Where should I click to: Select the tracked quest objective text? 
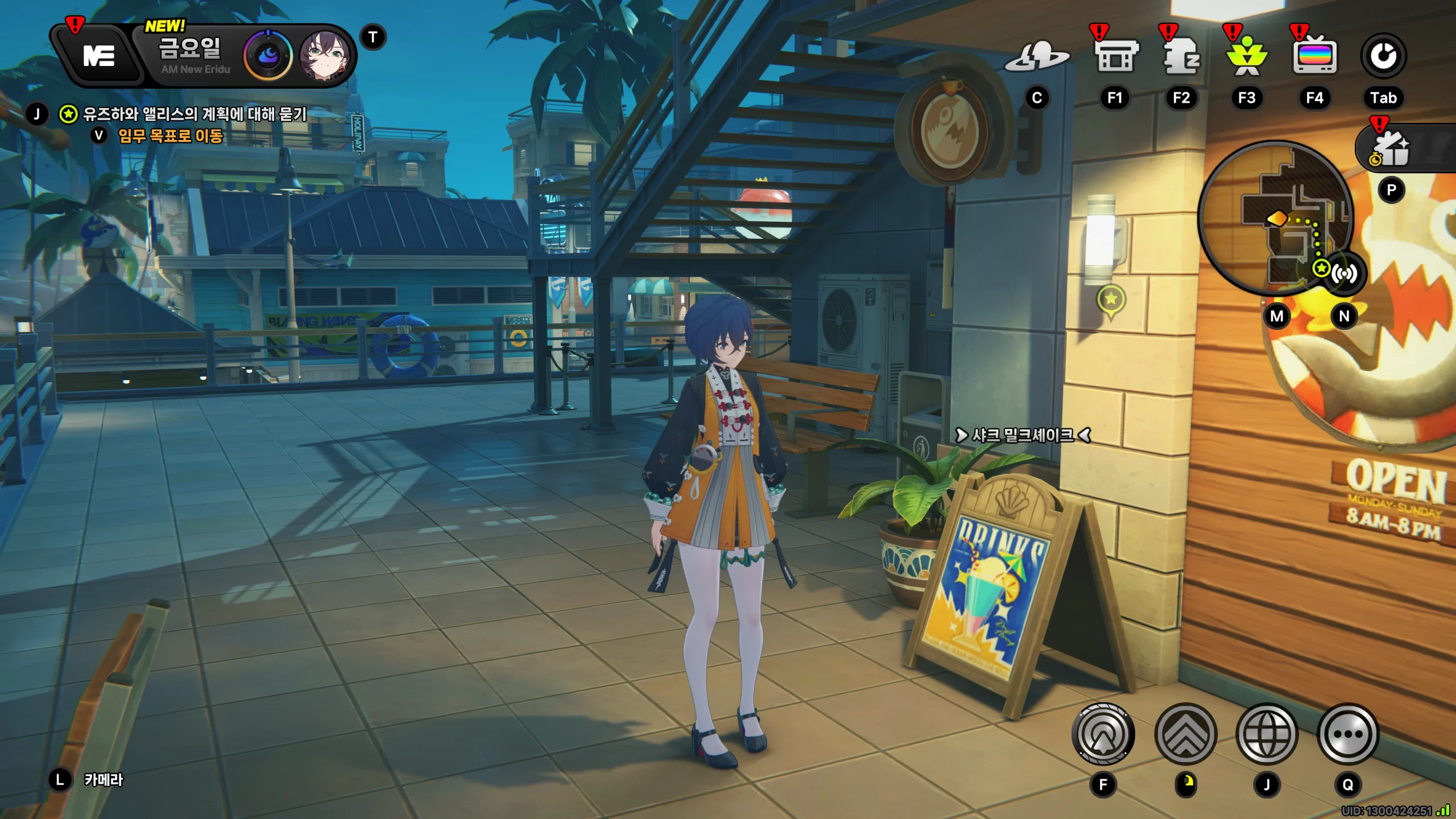pyautogui.click(x=195, y=114)
